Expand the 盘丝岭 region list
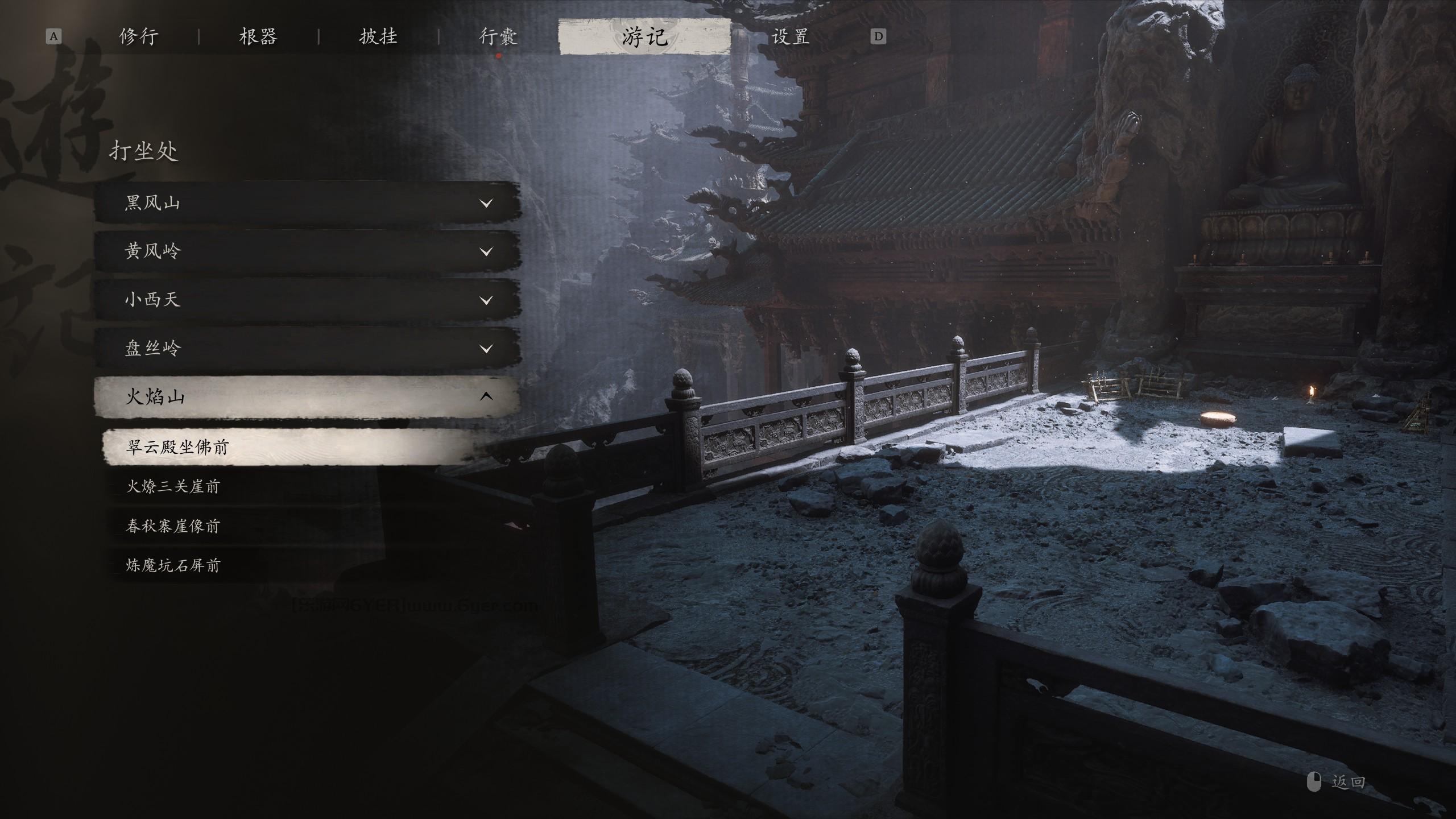The width and height of the screenshot is (1456, 819). (307, 348)
